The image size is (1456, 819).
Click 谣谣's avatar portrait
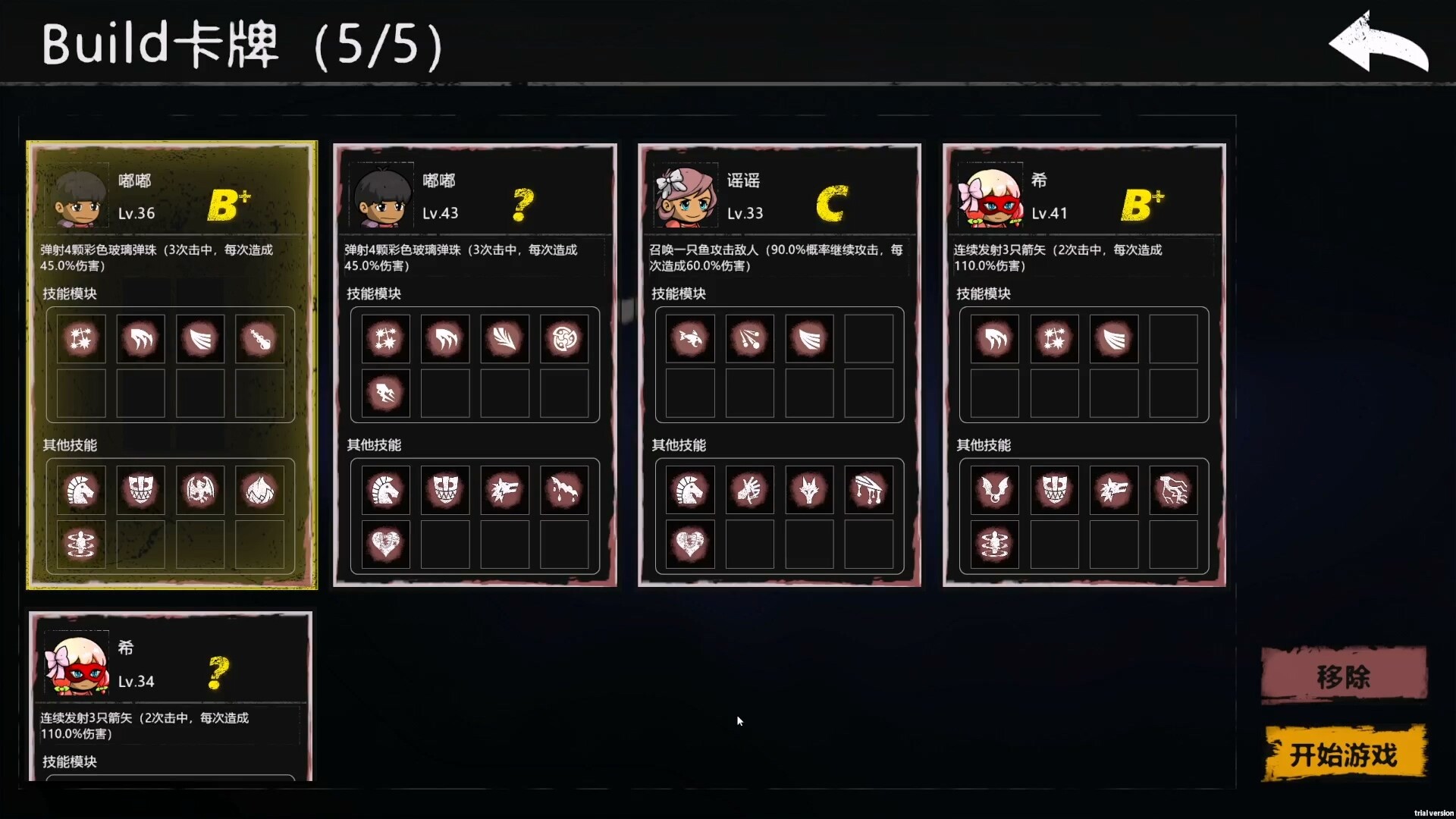[687, 195]
